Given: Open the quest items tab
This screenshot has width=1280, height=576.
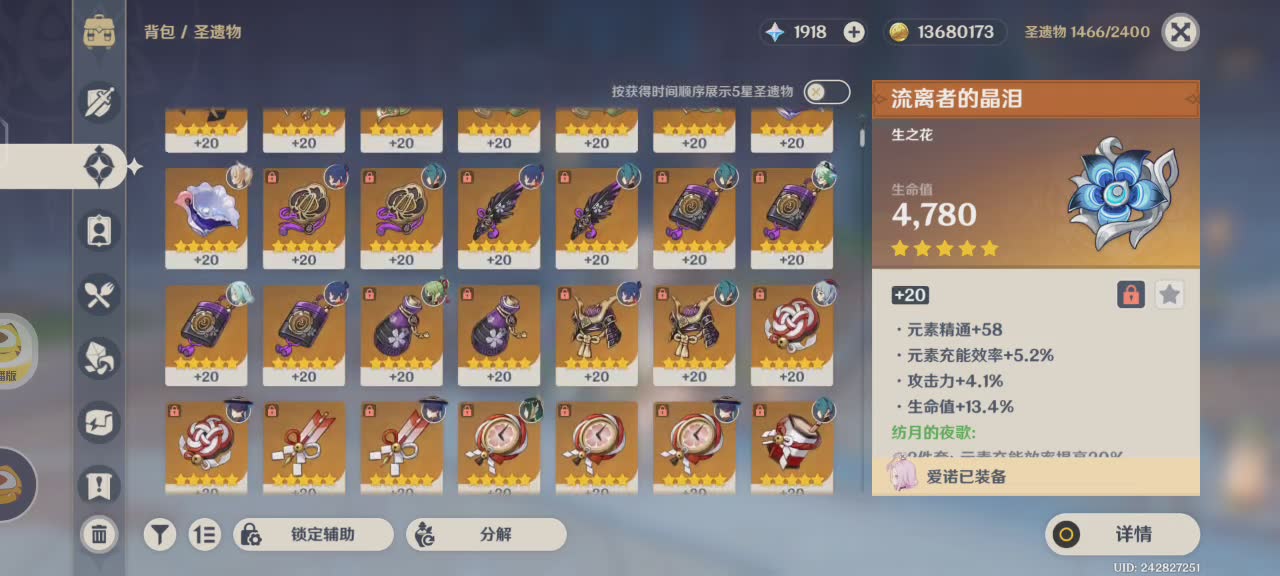Looking at the screenshot, I should [100, 486].
